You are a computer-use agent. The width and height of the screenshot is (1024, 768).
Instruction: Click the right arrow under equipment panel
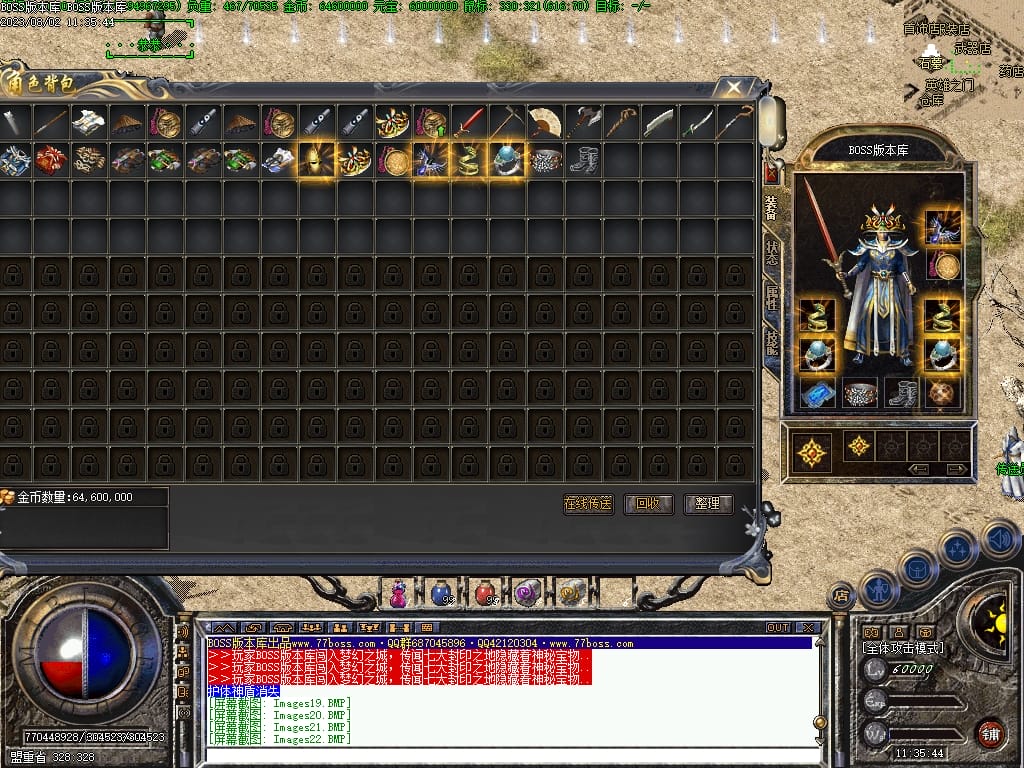[957, 469]
